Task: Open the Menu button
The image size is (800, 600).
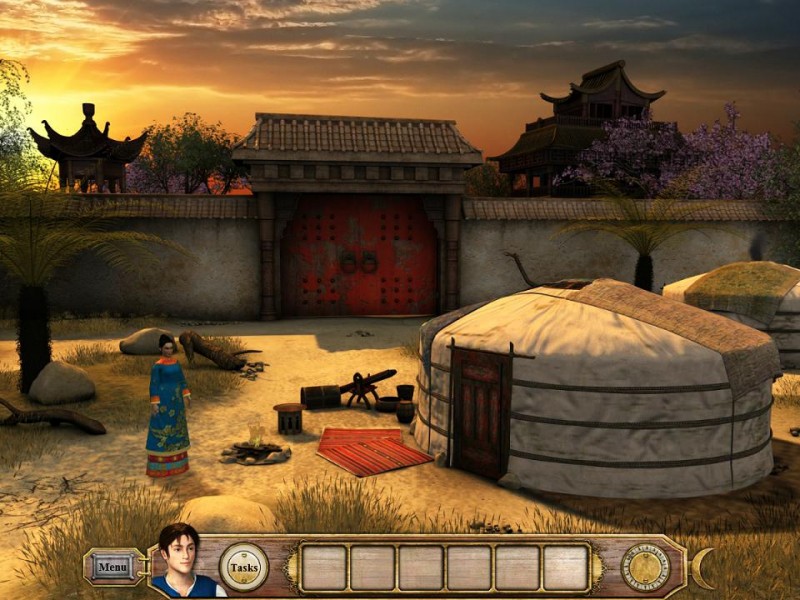Action: point(112,567)
